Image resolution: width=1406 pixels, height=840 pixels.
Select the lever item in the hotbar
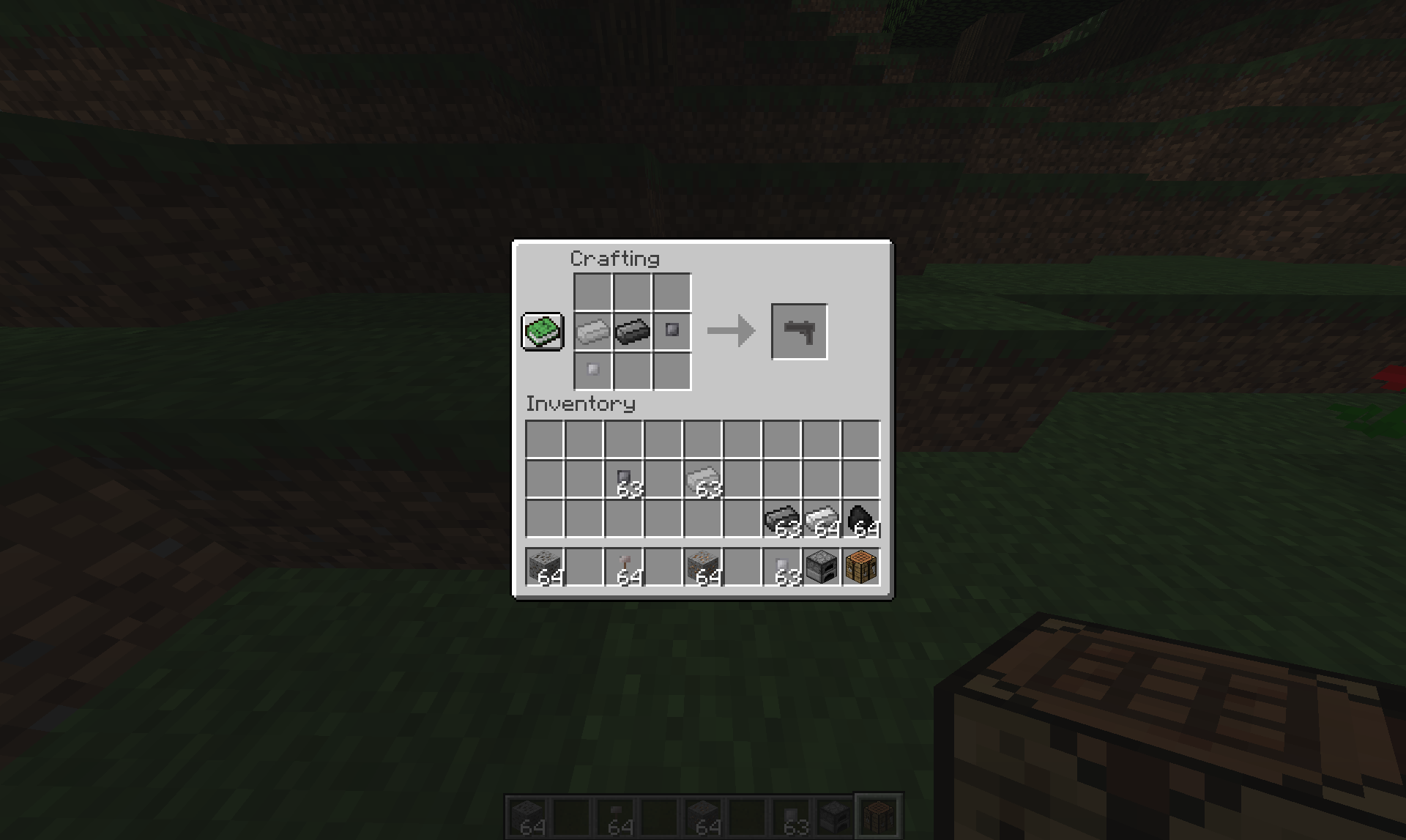point(628,568)
